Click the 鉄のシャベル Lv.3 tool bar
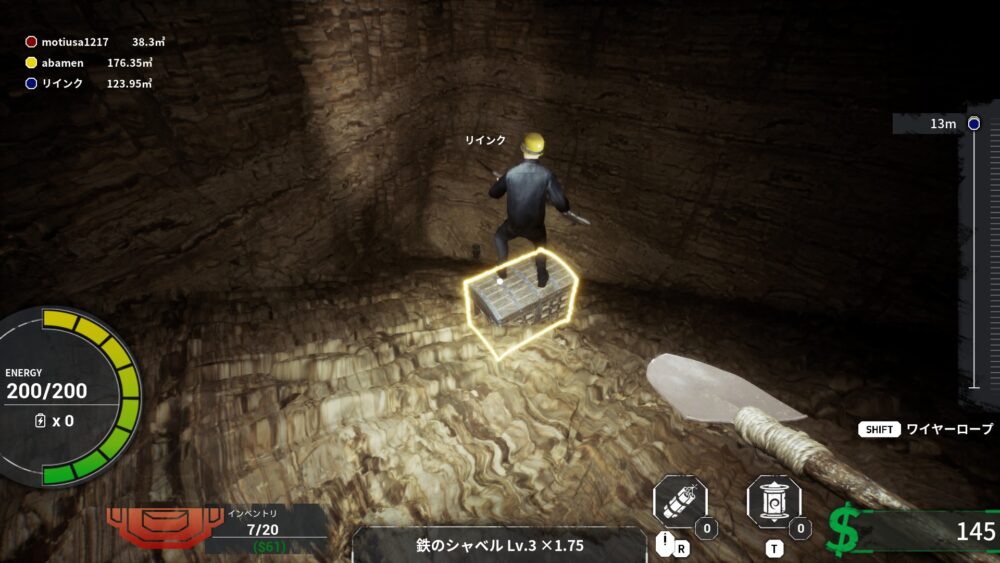Screen dimensions: 1000x563 click(500, 545)
